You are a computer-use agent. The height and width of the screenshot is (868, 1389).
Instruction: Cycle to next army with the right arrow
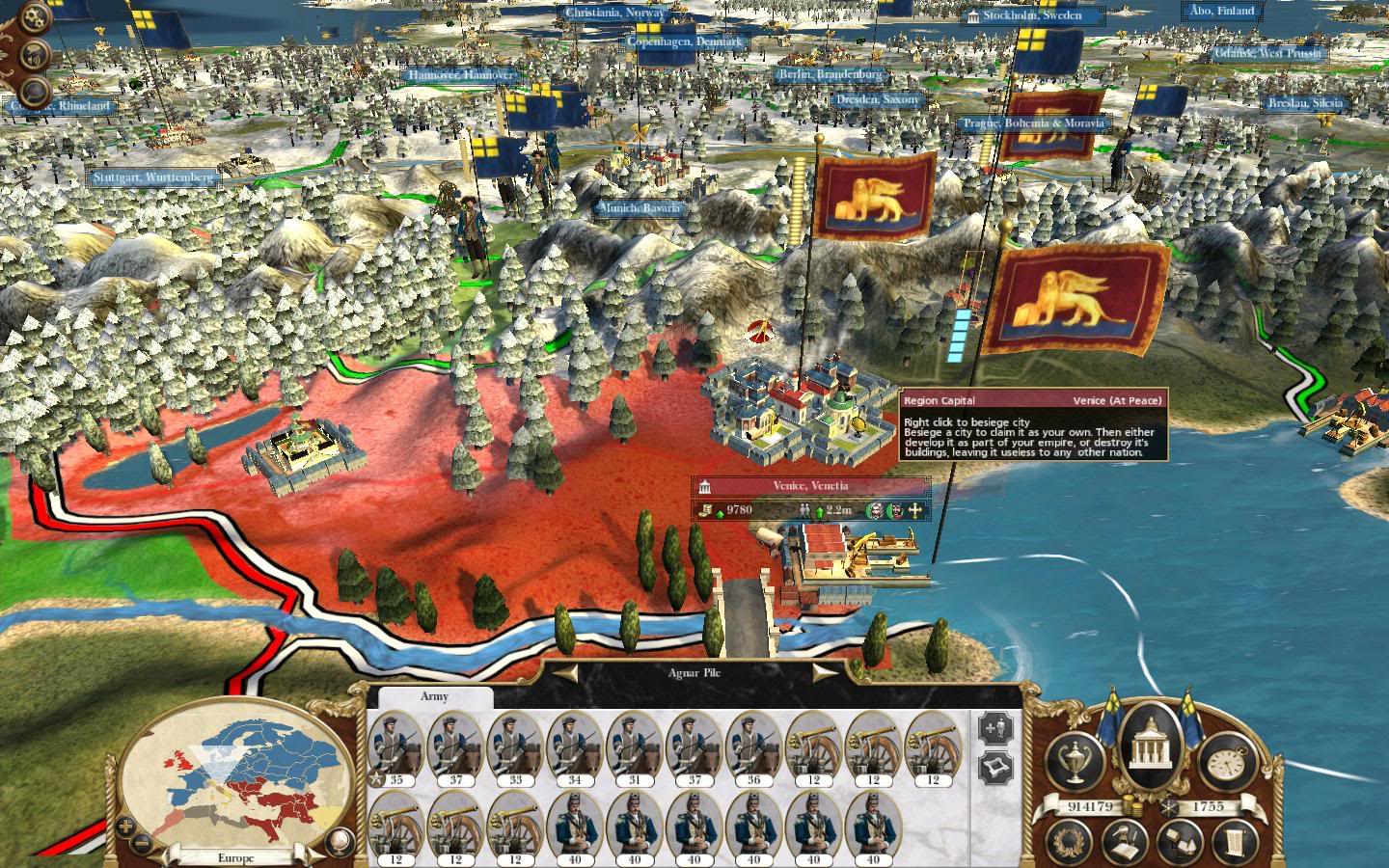click(x=825, y=672)
